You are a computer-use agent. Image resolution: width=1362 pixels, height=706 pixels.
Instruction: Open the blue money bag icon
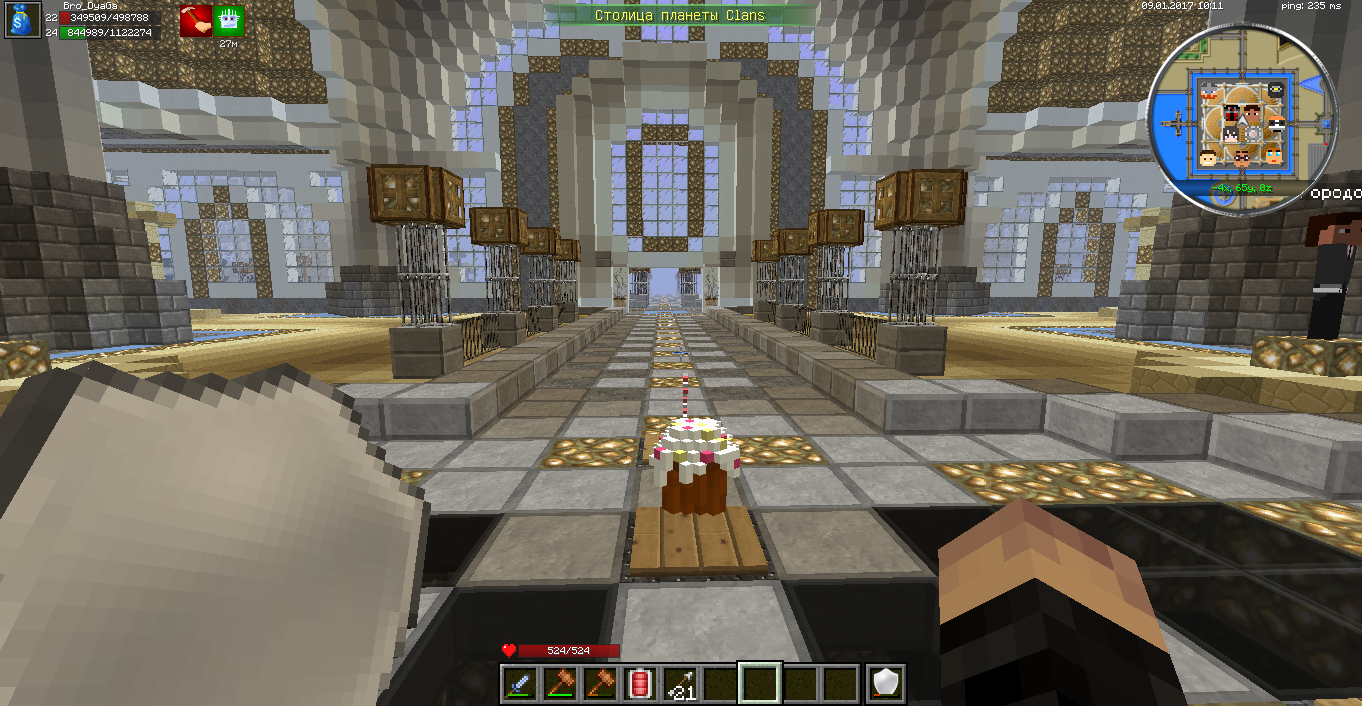[22, 20]
